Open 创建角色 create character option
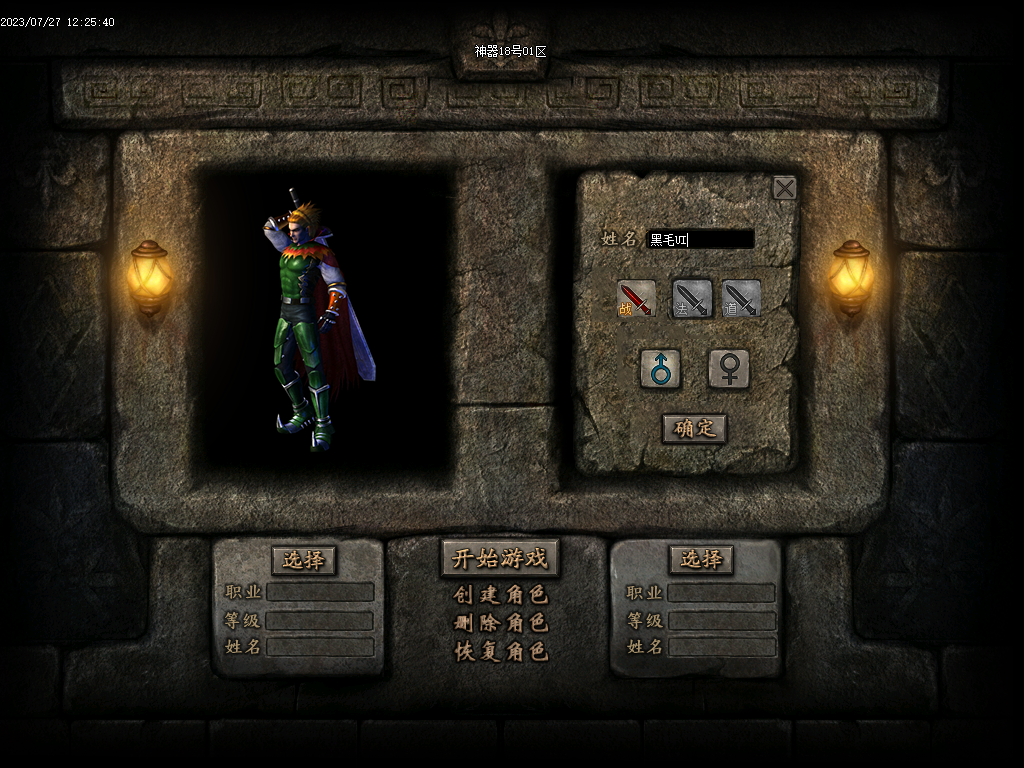 click(500, 595)
